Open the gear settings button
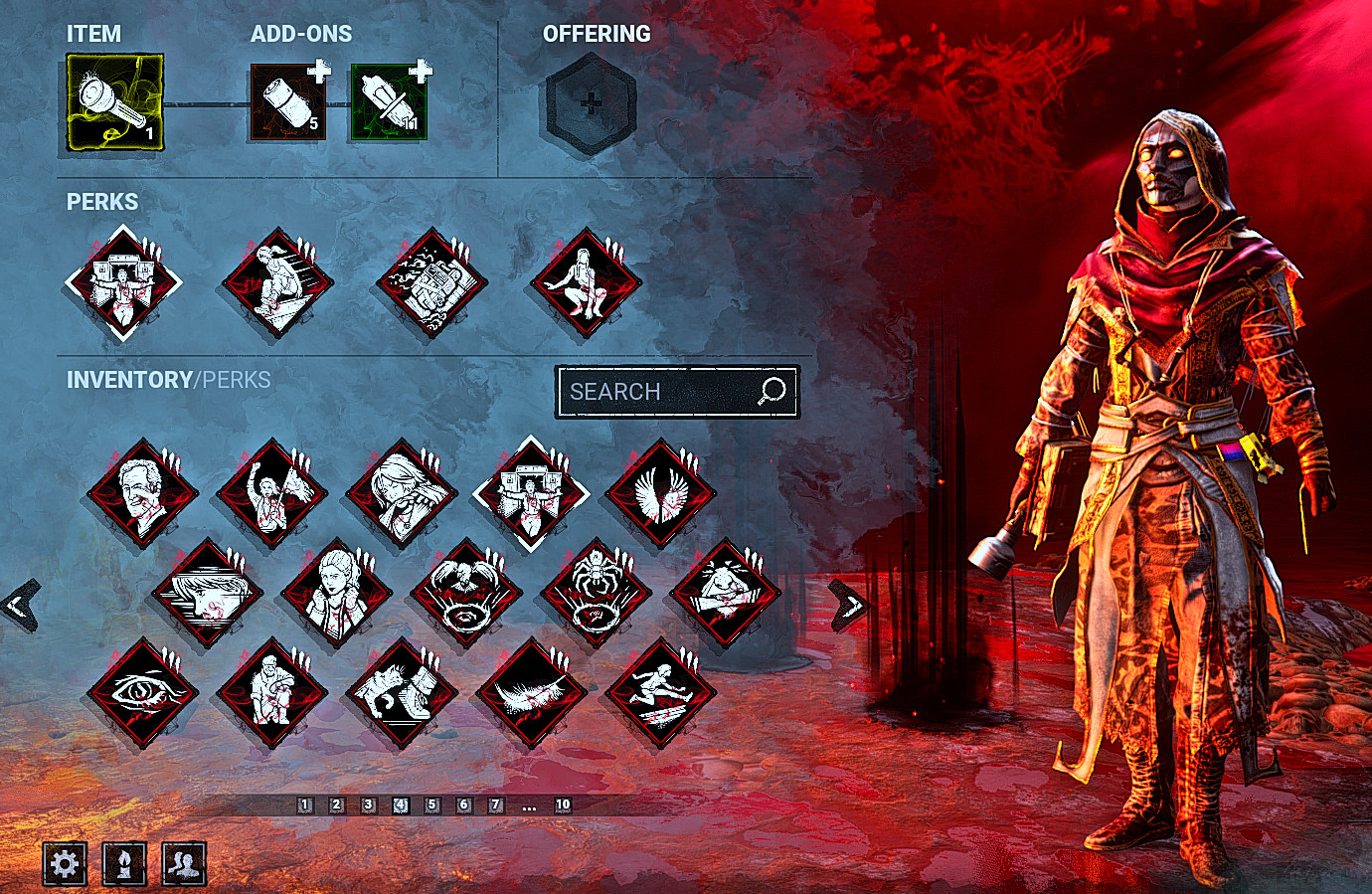This screenshot has height=894, width=1372. tap(65, 863)
